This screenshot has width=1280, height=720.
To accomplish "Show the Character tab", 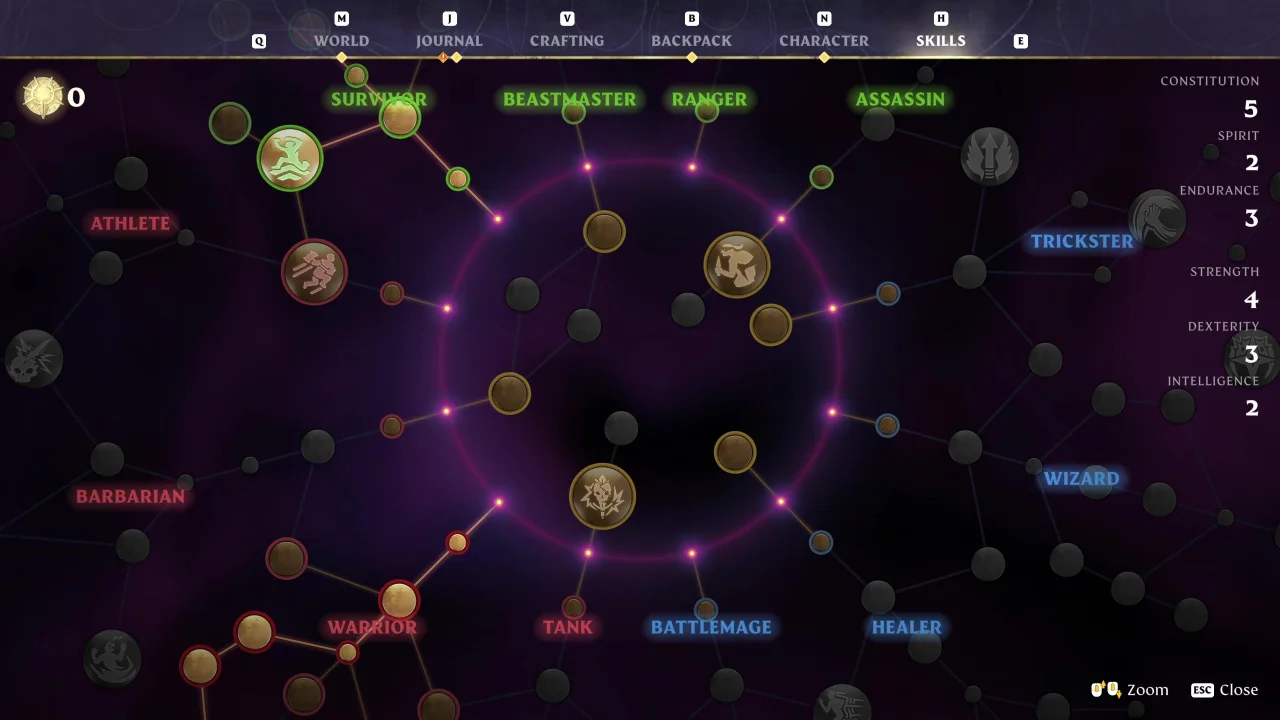I will click(x=824, y=41).
